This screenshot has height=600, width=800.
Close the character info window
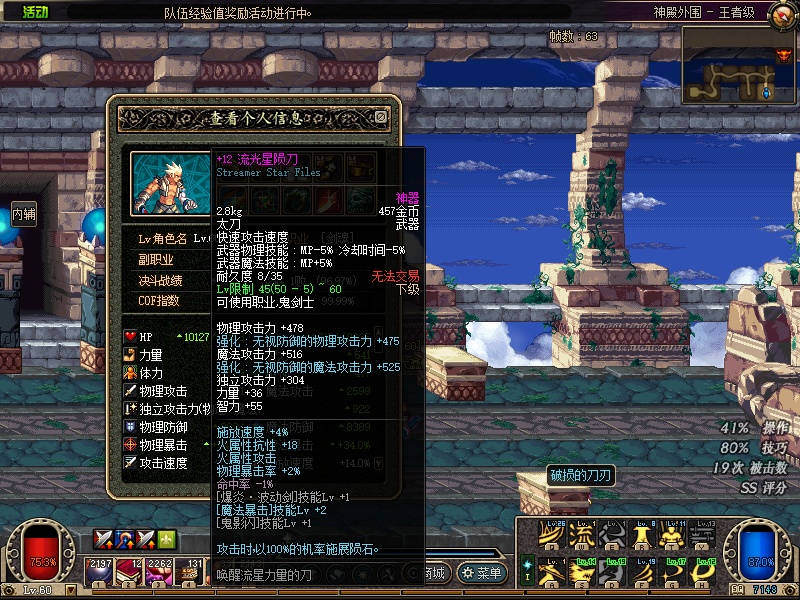point(381,117)
